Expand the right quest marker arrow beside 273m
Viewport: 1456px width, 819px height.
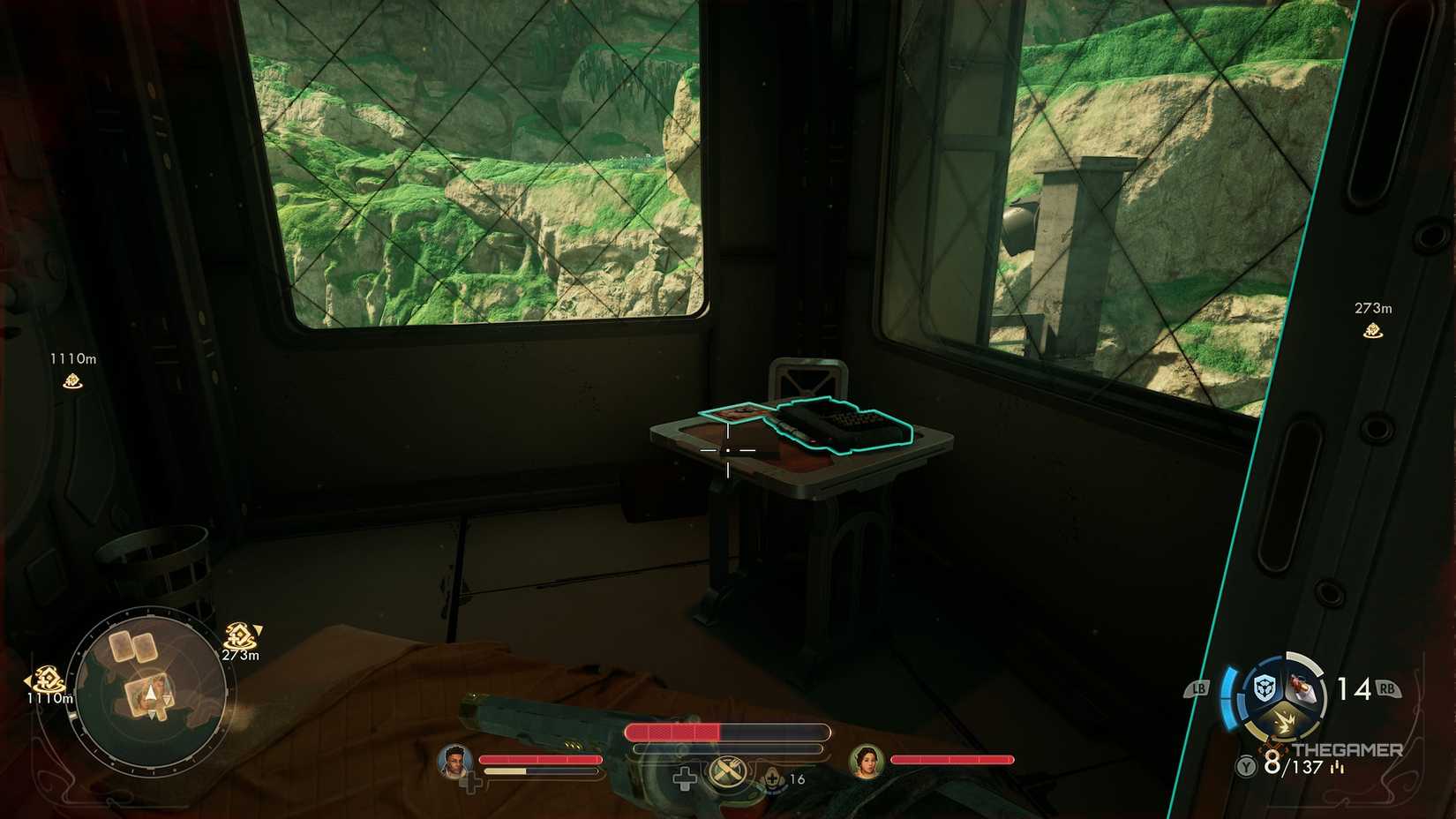256,630
